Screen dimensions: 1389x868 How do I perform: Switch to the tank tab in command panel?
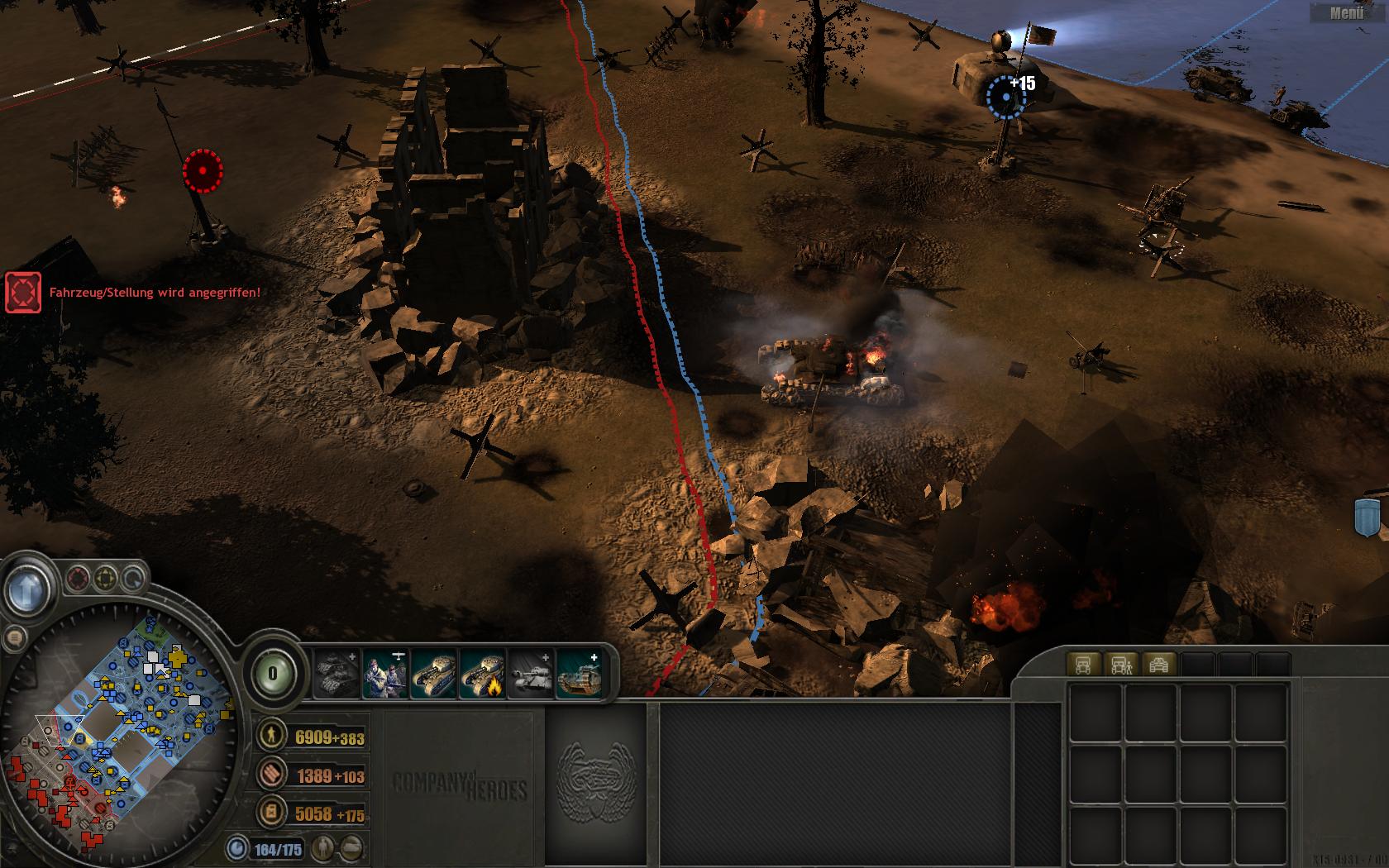1159,664
